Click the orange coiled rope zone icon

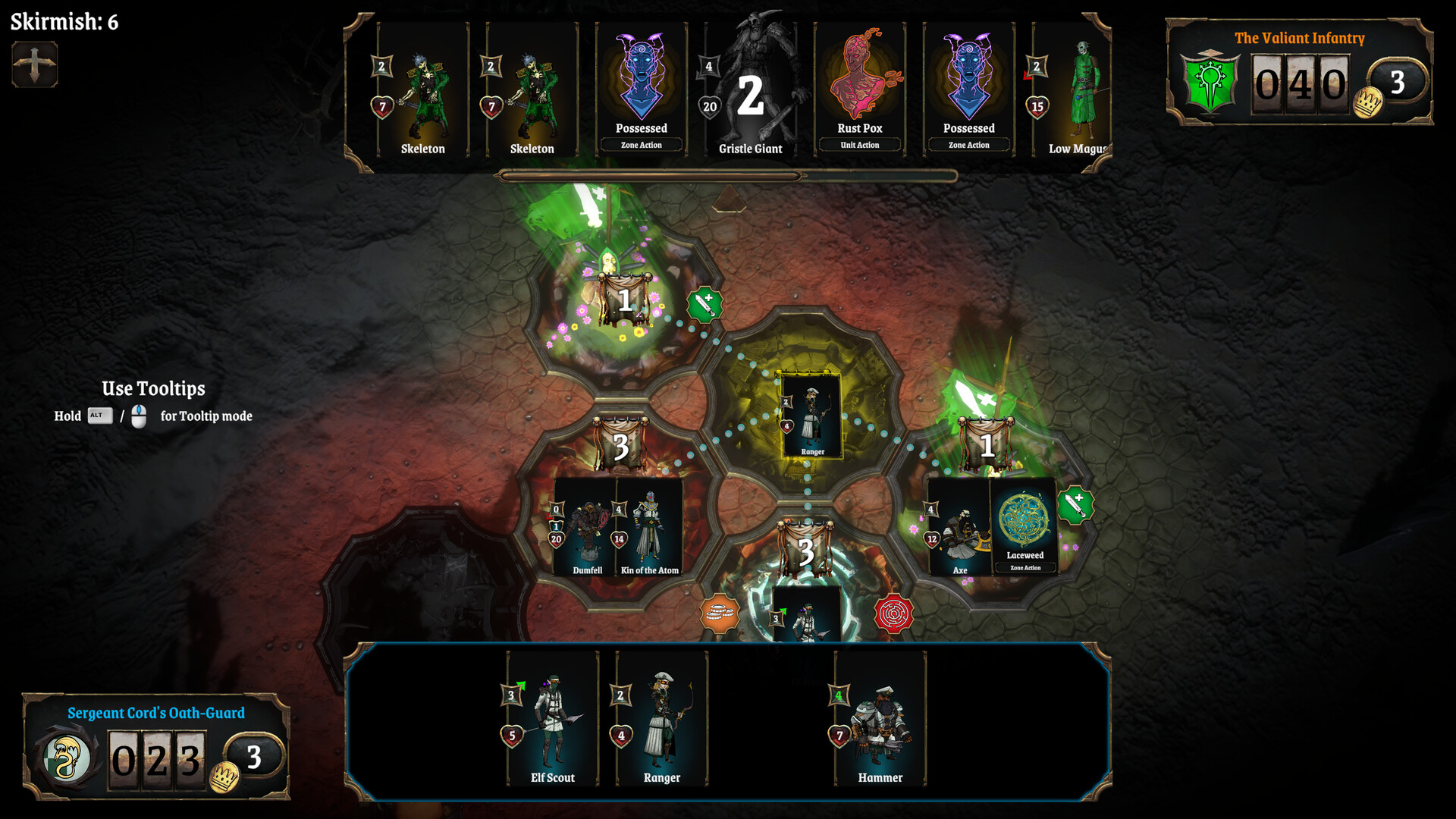pyautogui.click(x=719, y=614)
